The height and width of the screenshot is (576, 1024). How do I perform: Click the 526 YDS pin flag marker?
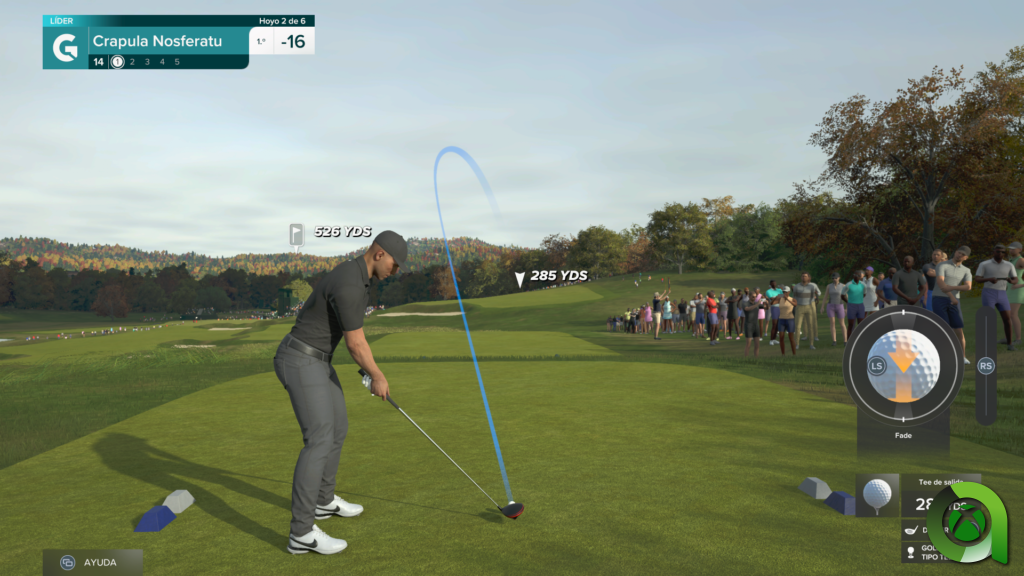pos(297,234)
